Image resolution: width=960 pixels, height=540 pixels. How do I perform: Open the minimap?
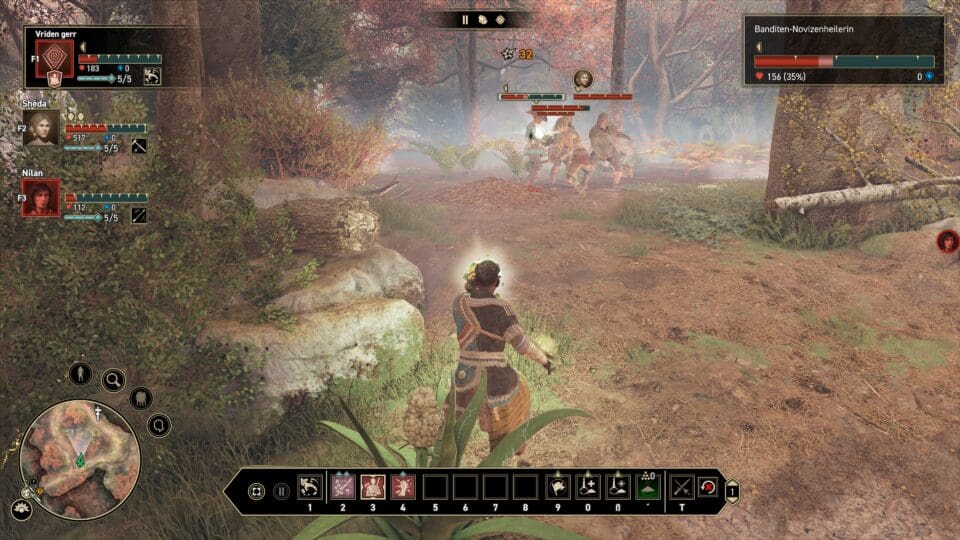click(80, 459)
